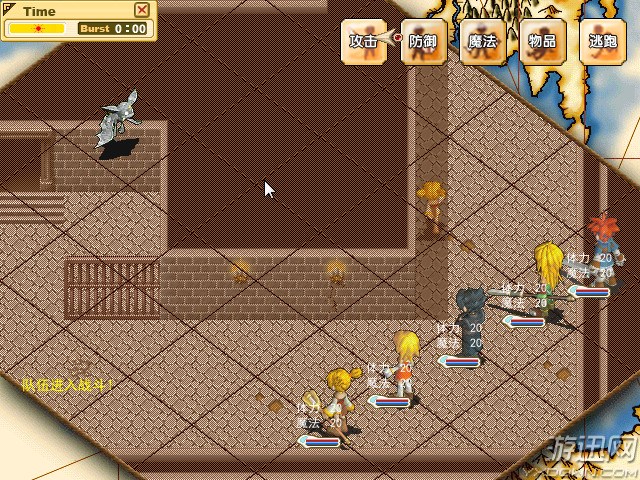Select the 攻击 (Attack) command
Screen dimensions: 640x480
coord(364,42)
